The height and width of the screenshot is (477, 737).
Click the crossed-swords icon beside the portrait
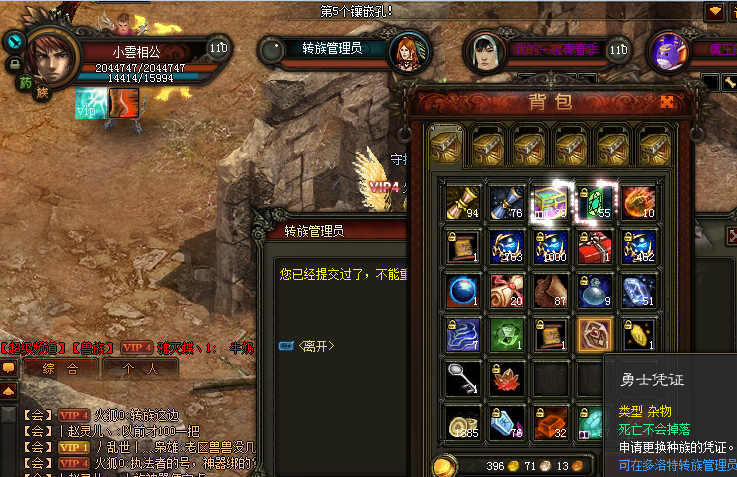pos(14,42)
